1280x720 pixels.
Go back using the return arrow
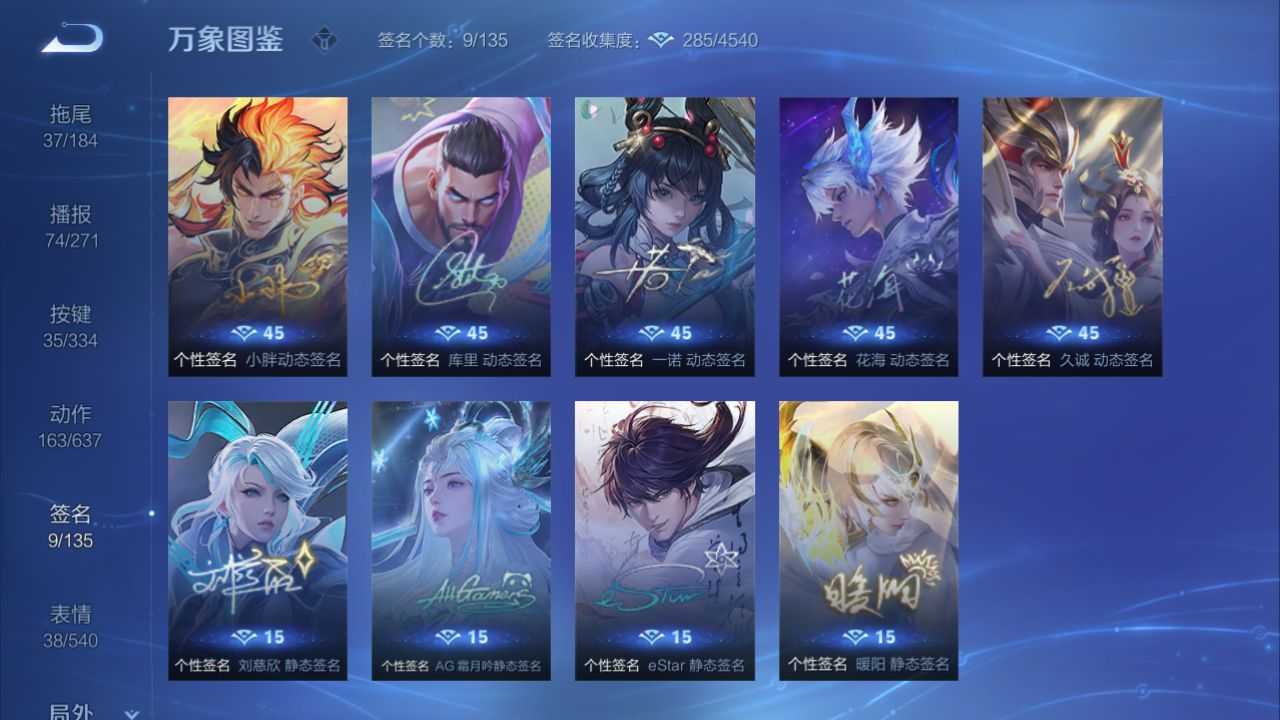pos(72,39)
